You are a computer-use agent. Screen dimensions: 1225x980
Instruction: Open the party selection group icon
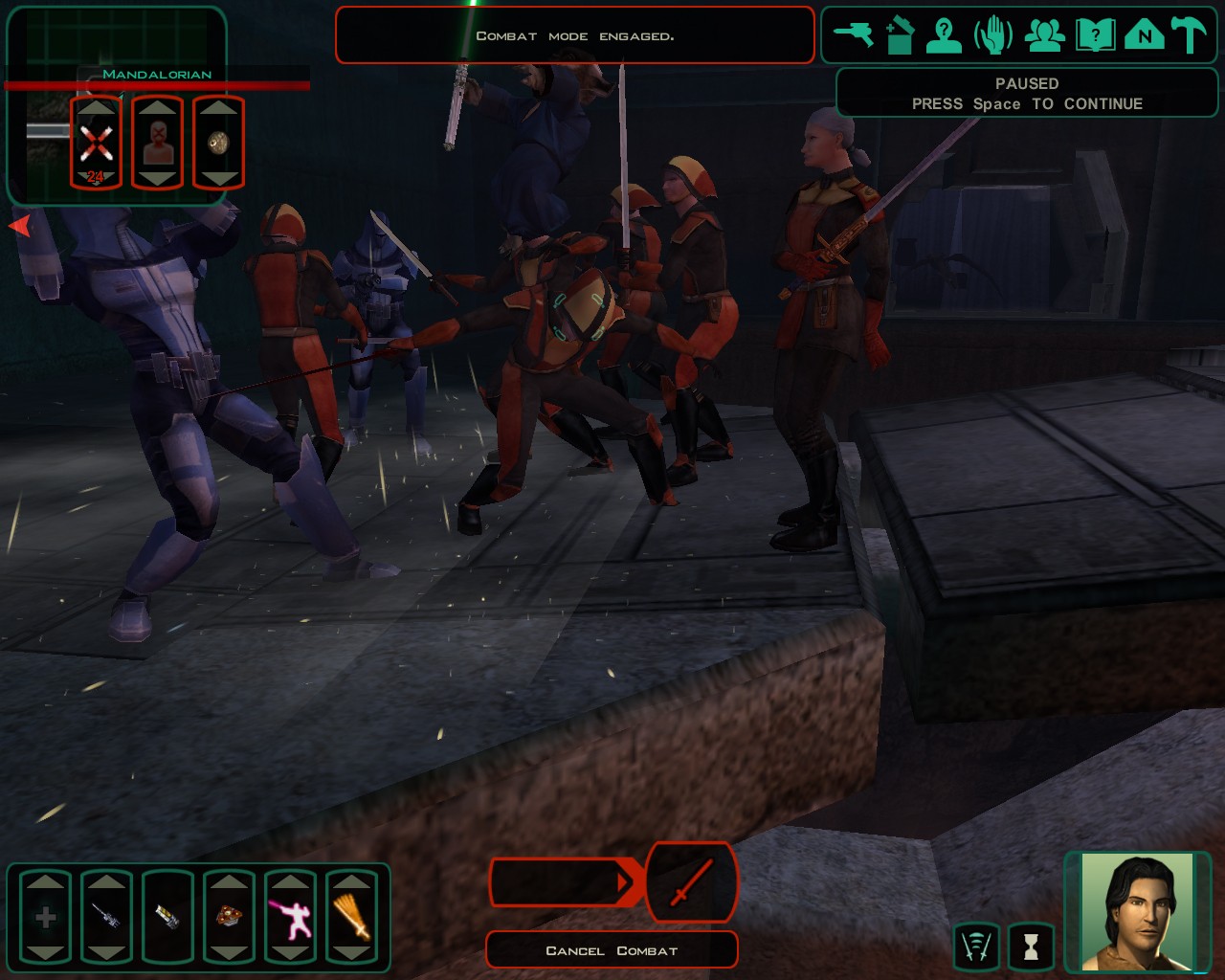1044,36
